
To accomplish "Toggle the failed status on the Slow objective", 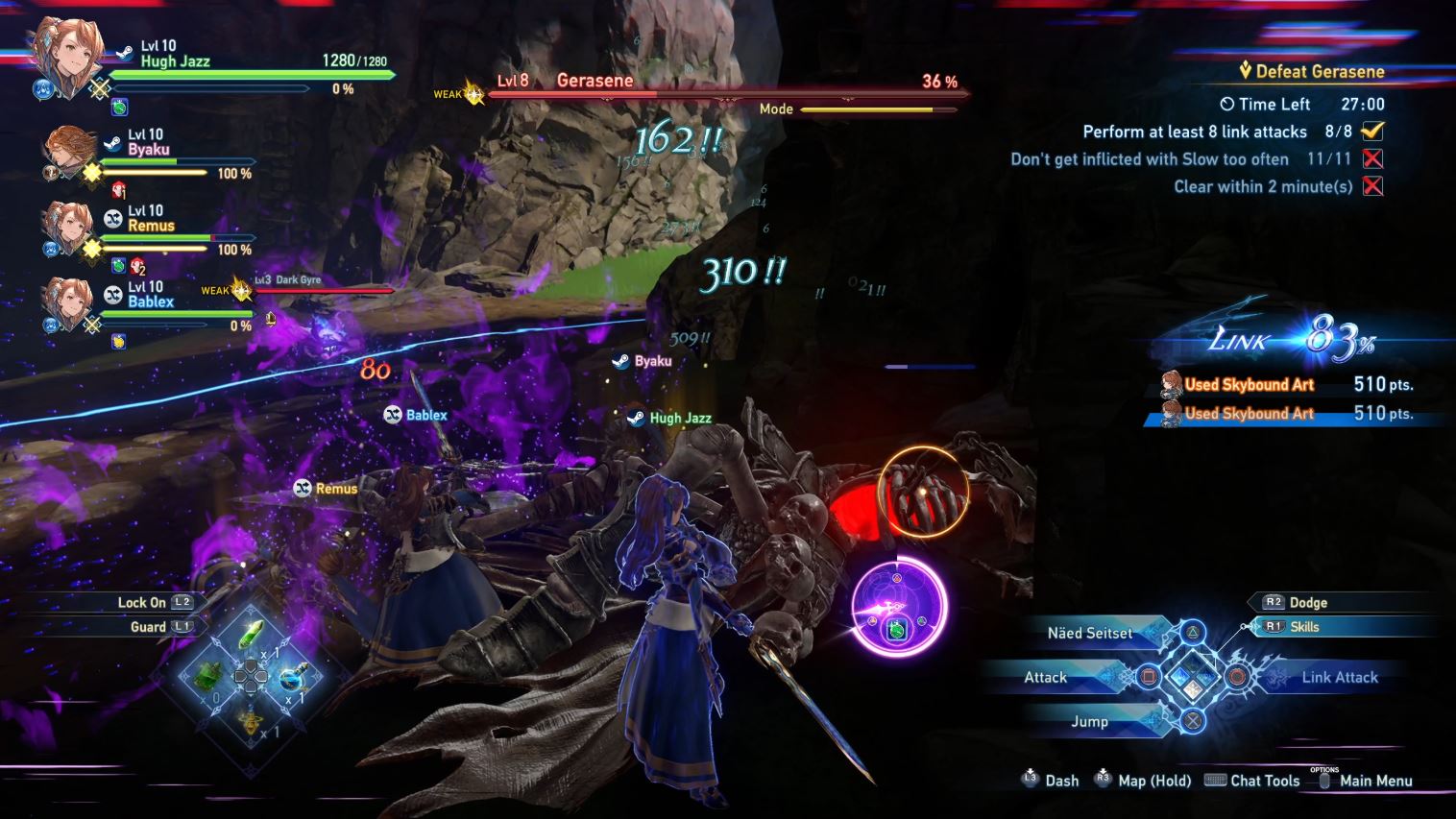I will (x=1373, y=159).
